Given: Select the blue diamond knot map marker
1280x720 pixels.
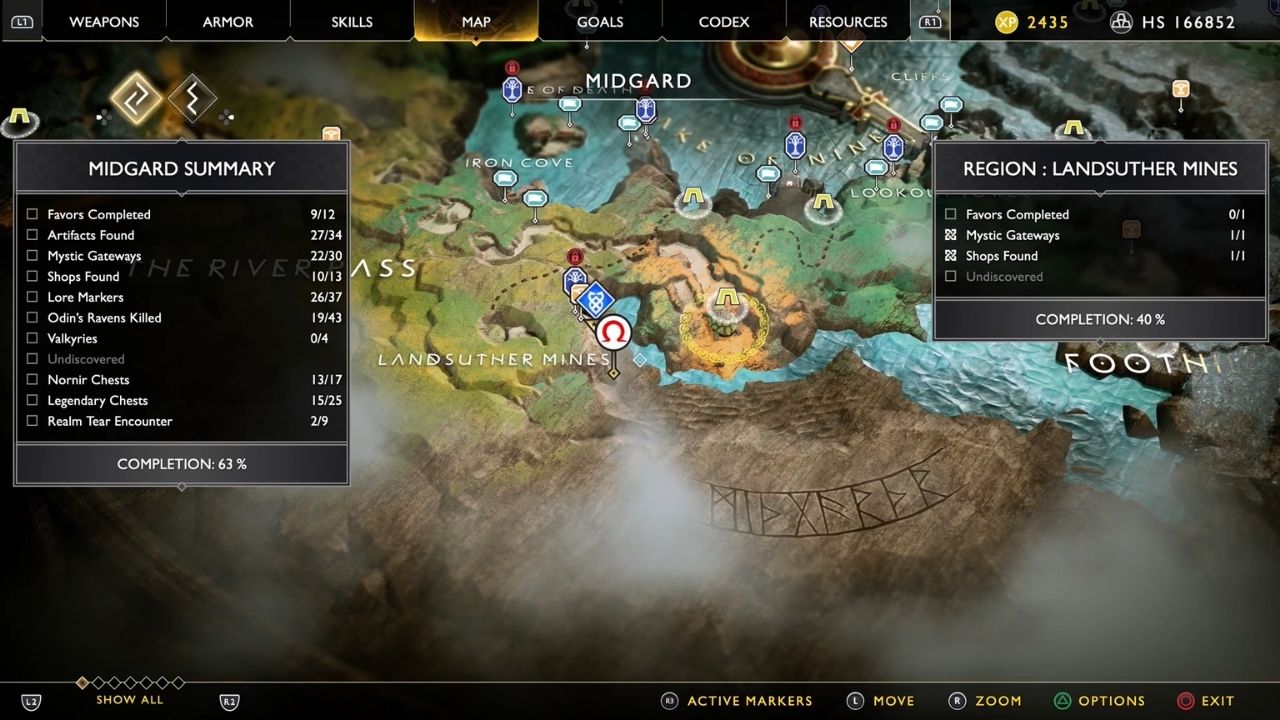Looking at the screenshot, I should [596, 299].
